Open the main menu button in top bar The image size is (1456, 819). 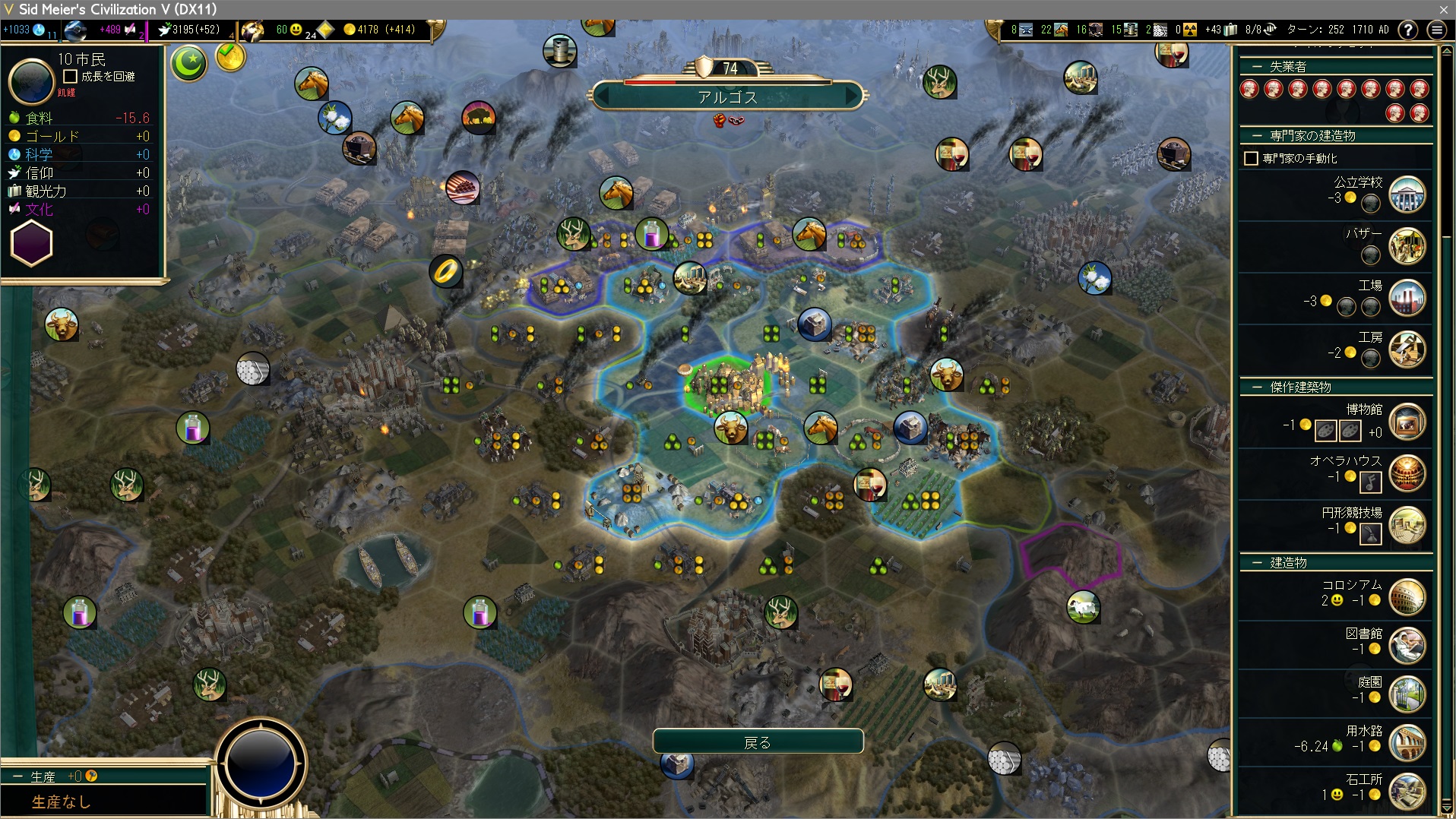click(1436, 30)
